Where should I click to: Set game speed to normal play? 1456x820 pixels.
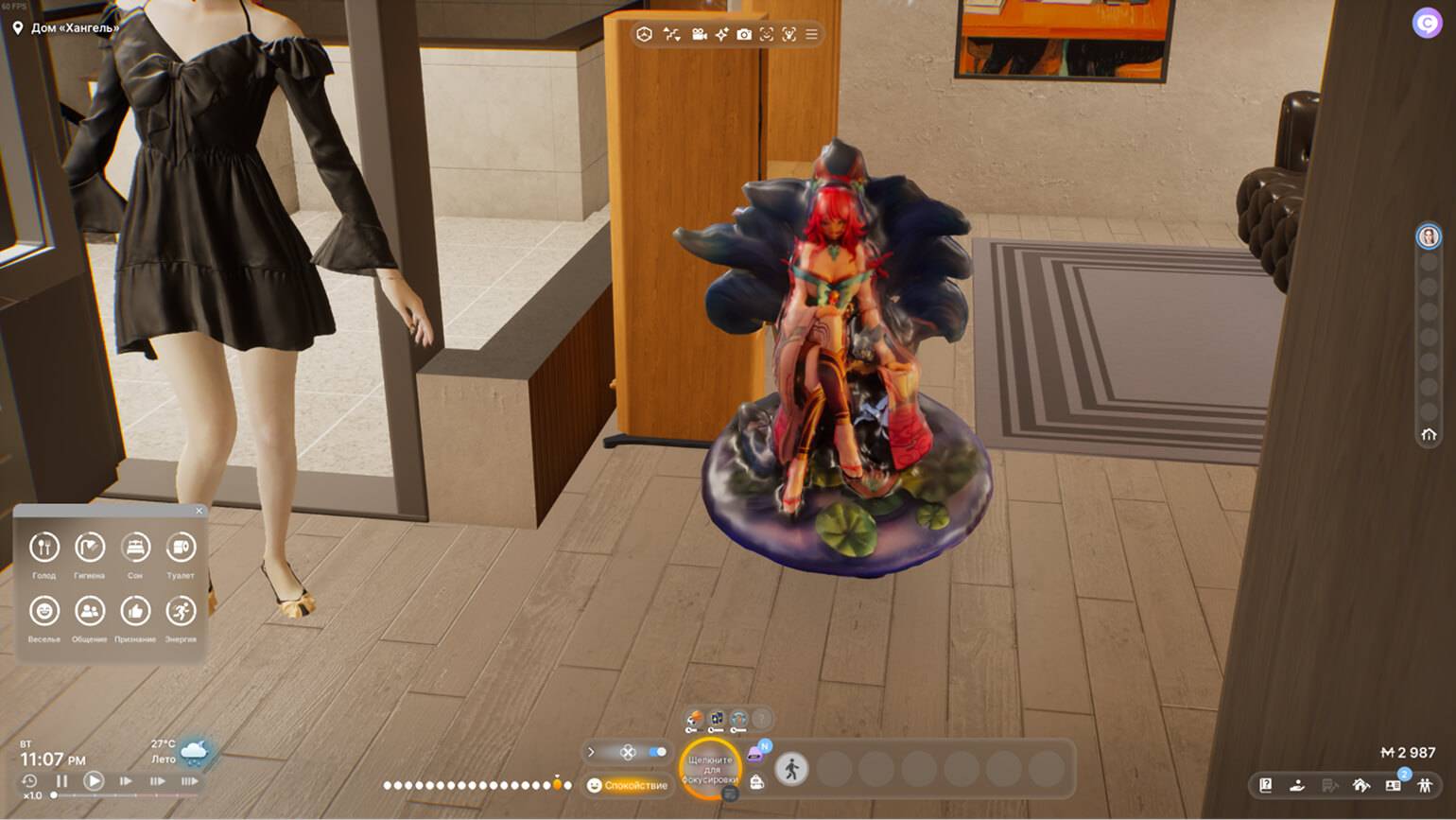[x=94, y=781]
